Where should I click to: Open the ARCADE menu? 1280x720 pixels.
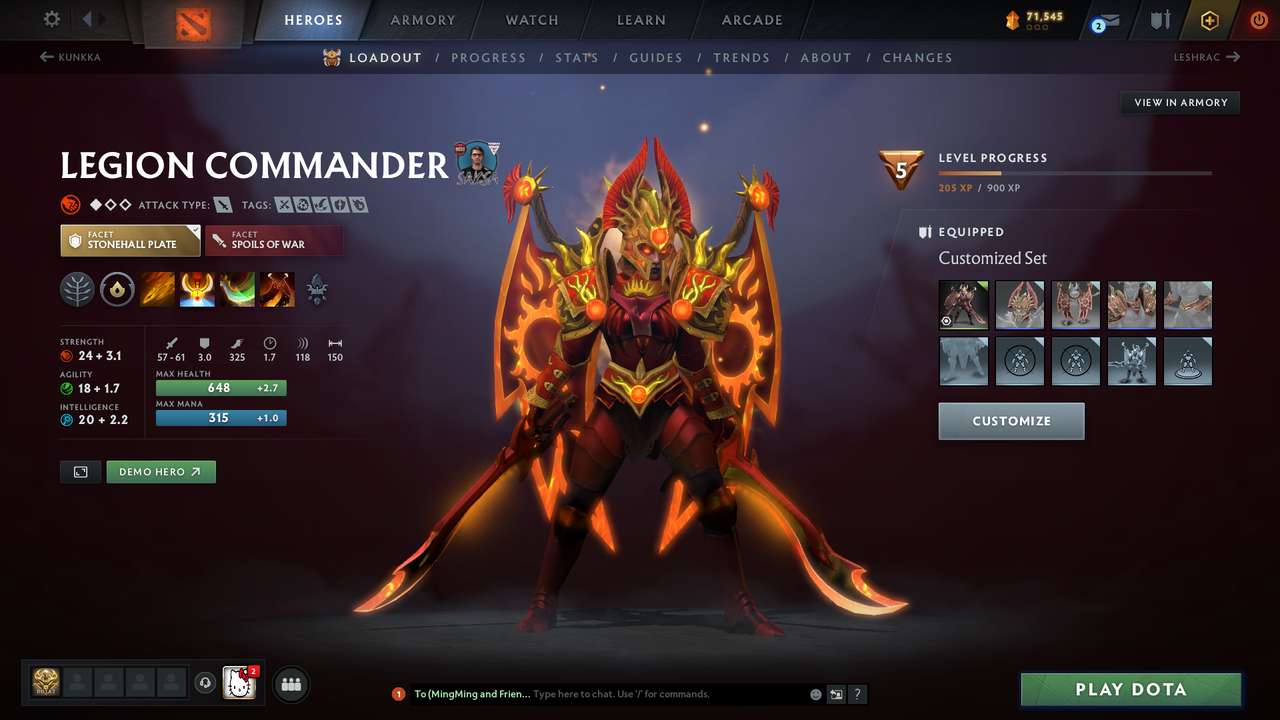(x=751, y=19)
